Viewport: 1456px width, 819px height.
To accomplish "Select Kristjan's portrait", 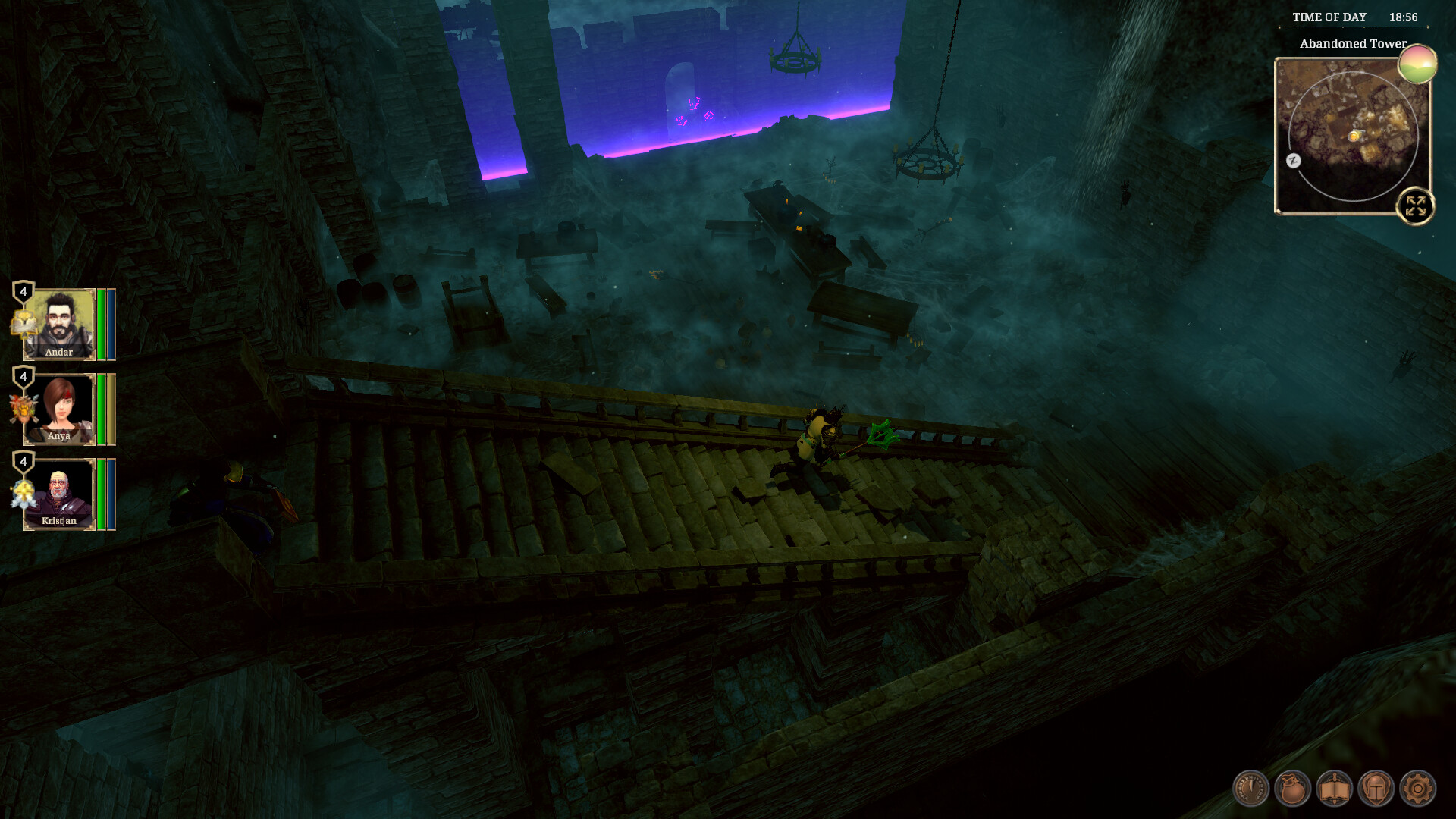I will coord(59,493).
